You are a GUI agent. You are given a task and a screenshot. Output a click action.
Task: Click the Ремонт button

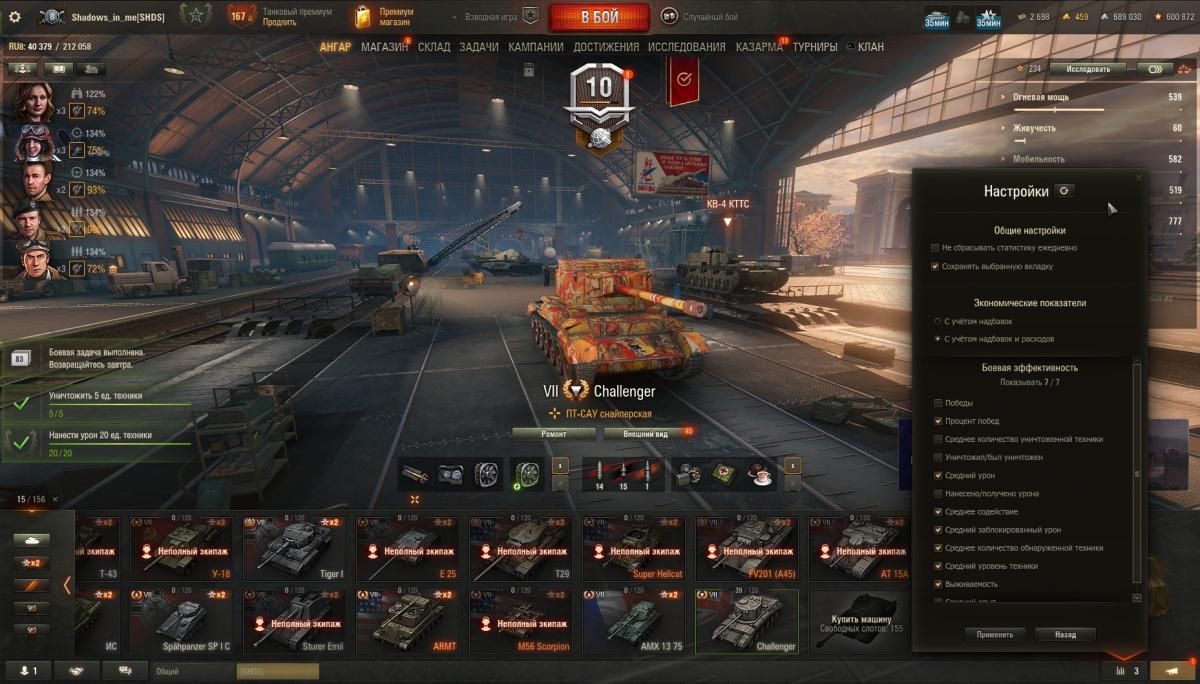click(x=554, y=434)
